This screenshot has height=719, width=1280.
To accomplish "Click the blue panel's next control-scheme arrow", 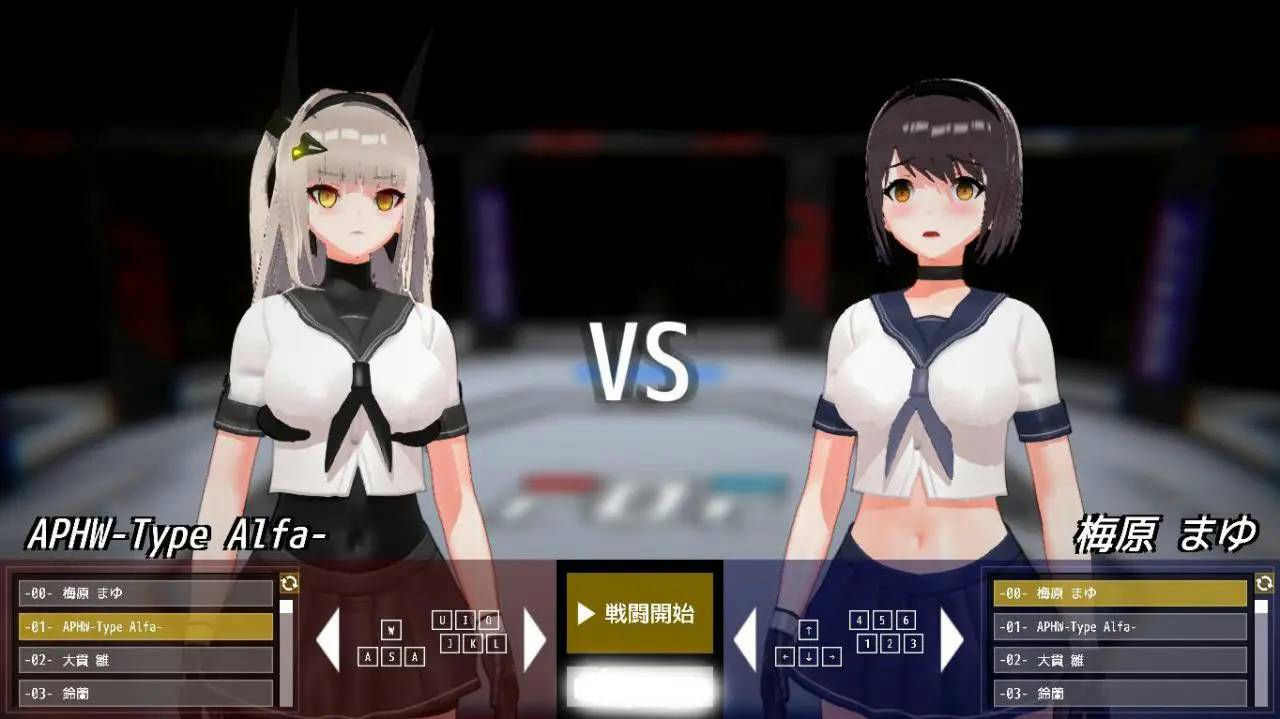I will pos(951,640).
